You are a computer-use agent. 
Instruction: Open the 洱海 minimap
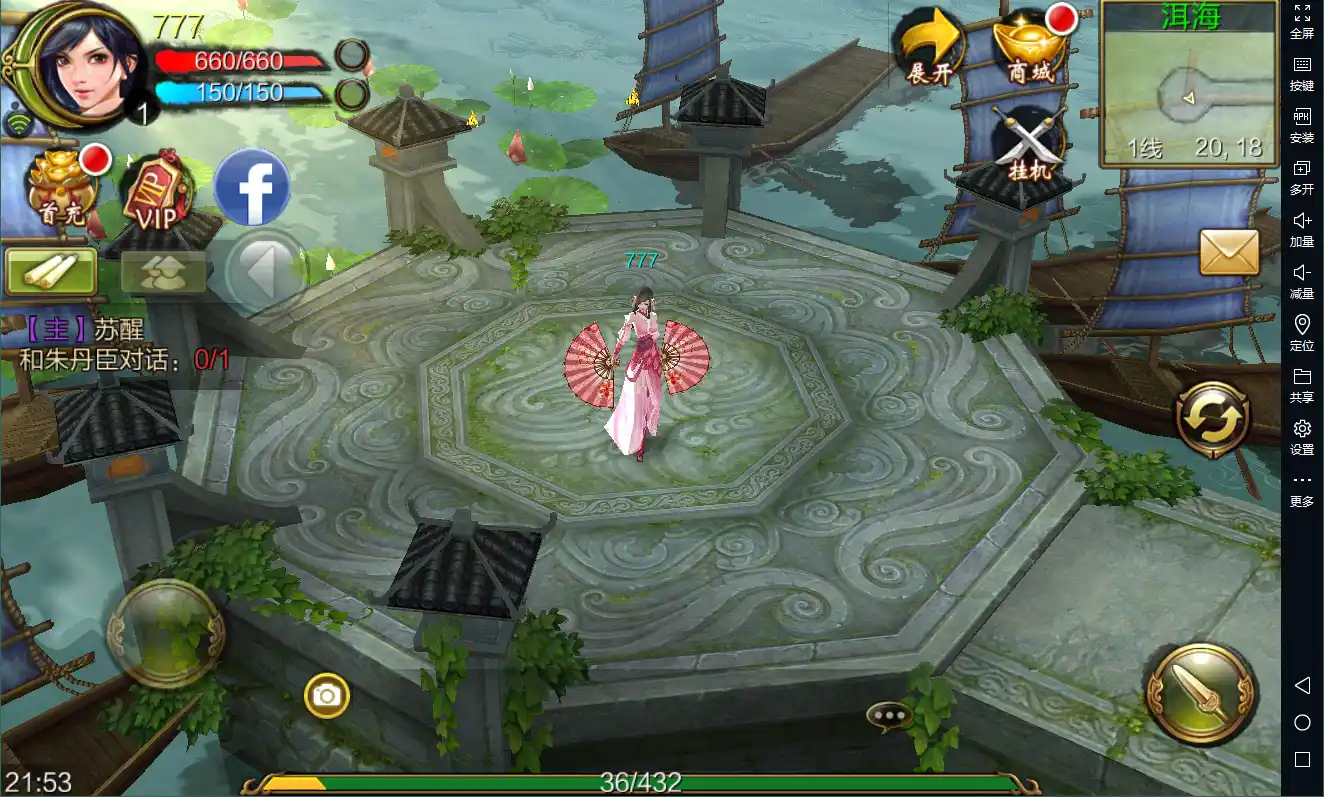click(1189, 84)
